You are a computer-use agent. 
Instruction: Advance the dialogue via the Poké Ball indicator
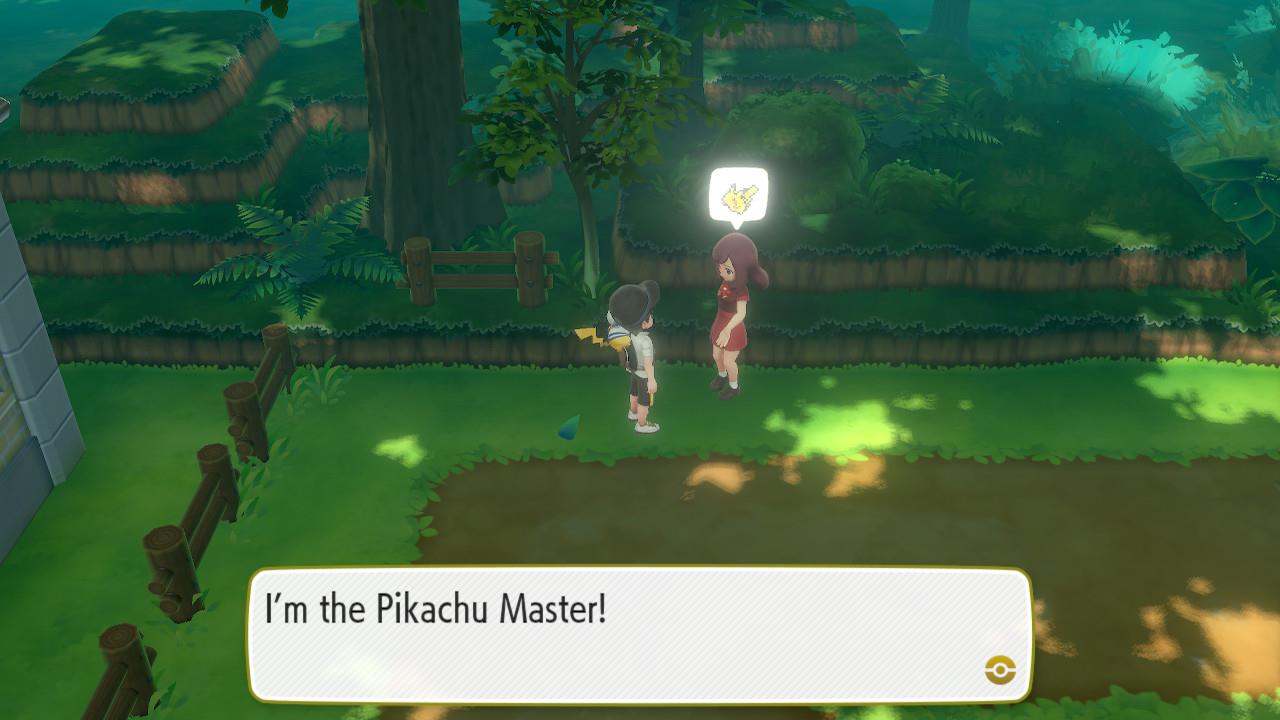1000,670
